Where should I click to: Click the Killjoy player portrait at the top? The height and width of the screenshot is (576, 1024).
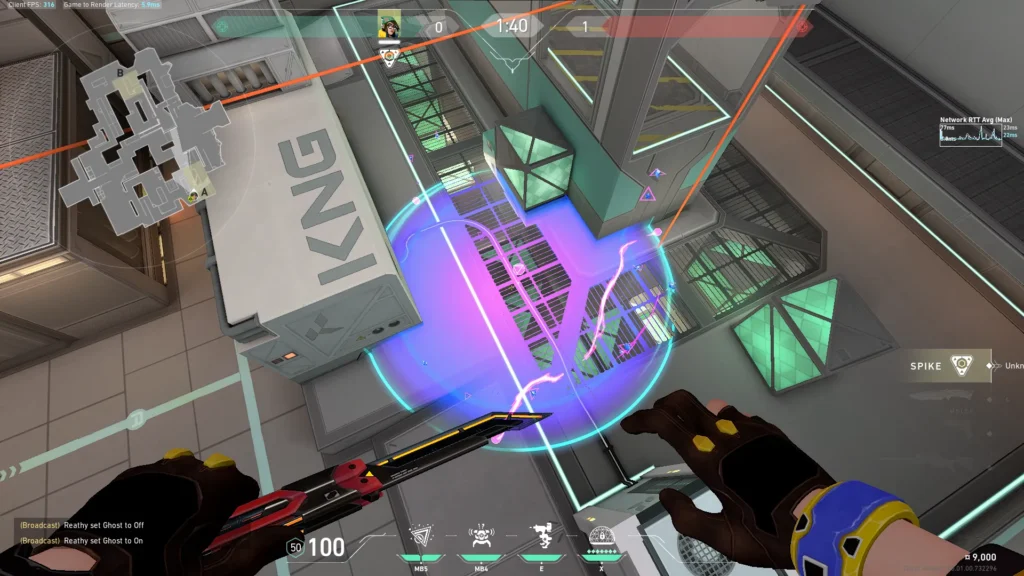[389, 27]
